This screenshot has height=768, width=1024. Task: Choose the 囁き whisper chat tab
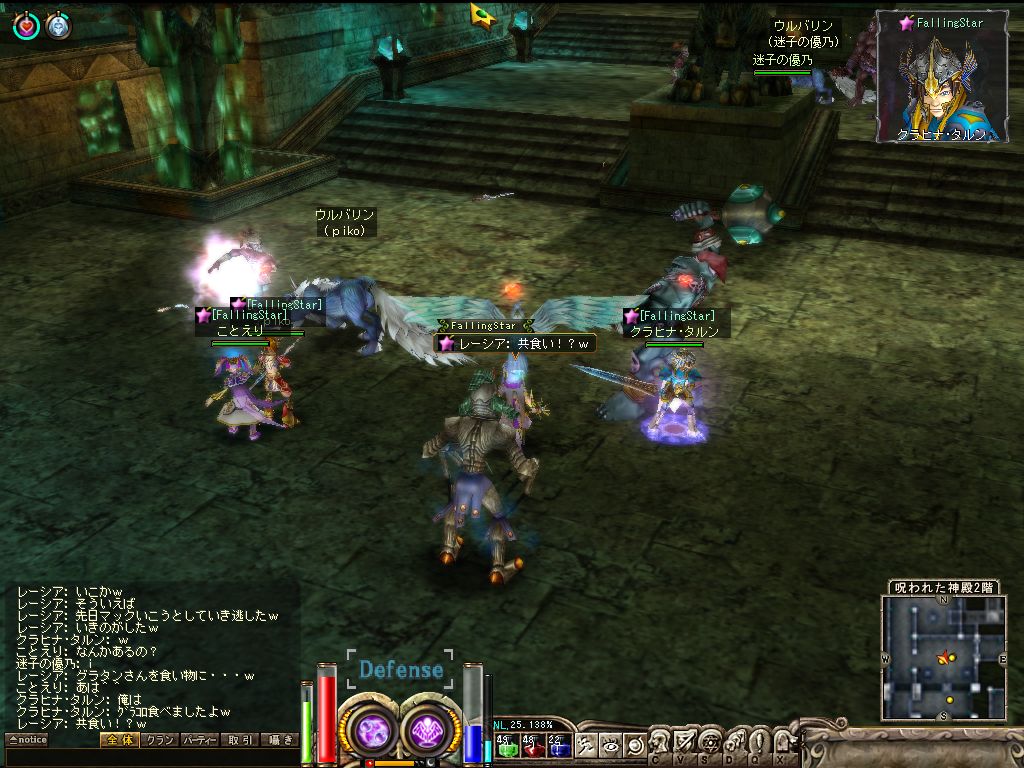[x=280, y=740]
